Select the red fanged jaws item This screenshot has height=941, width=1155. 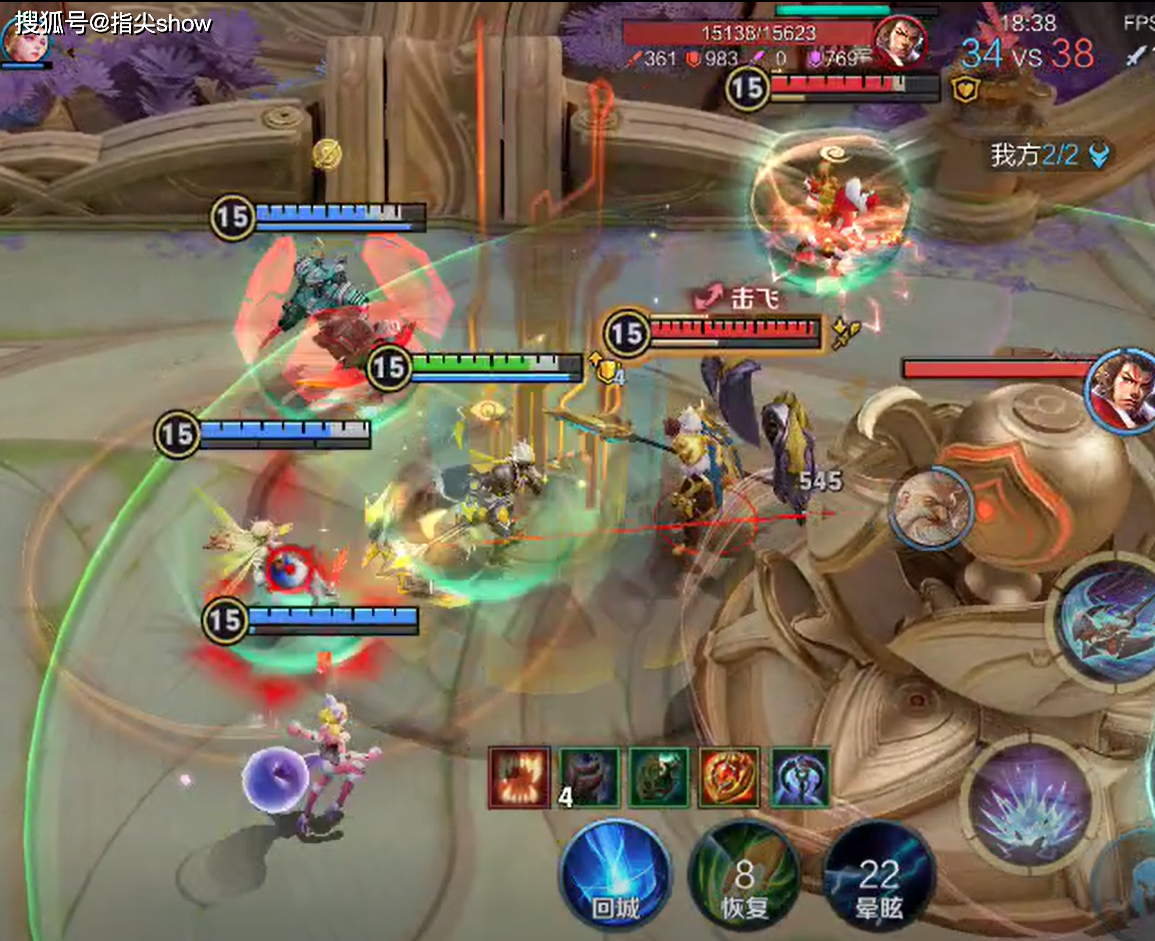[519, 777]
